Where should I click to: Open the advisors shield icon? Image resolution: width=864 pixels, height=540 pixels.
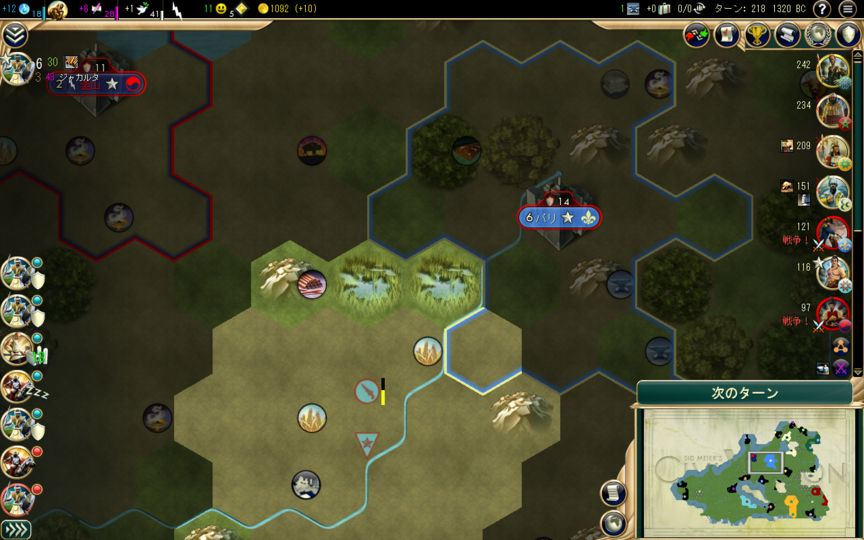coord(847,36)
